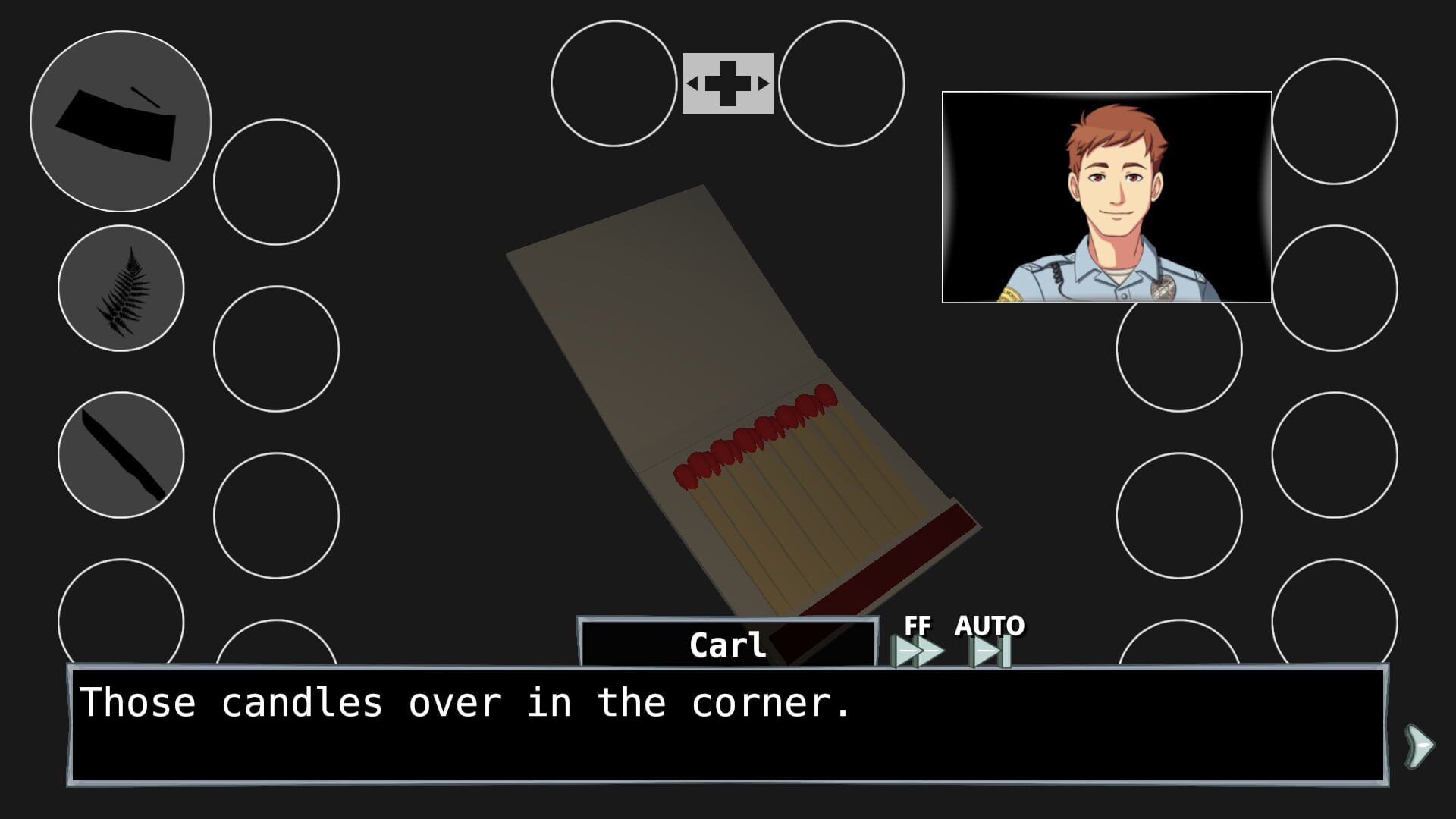Click the FF fast-forward icon

918,651
